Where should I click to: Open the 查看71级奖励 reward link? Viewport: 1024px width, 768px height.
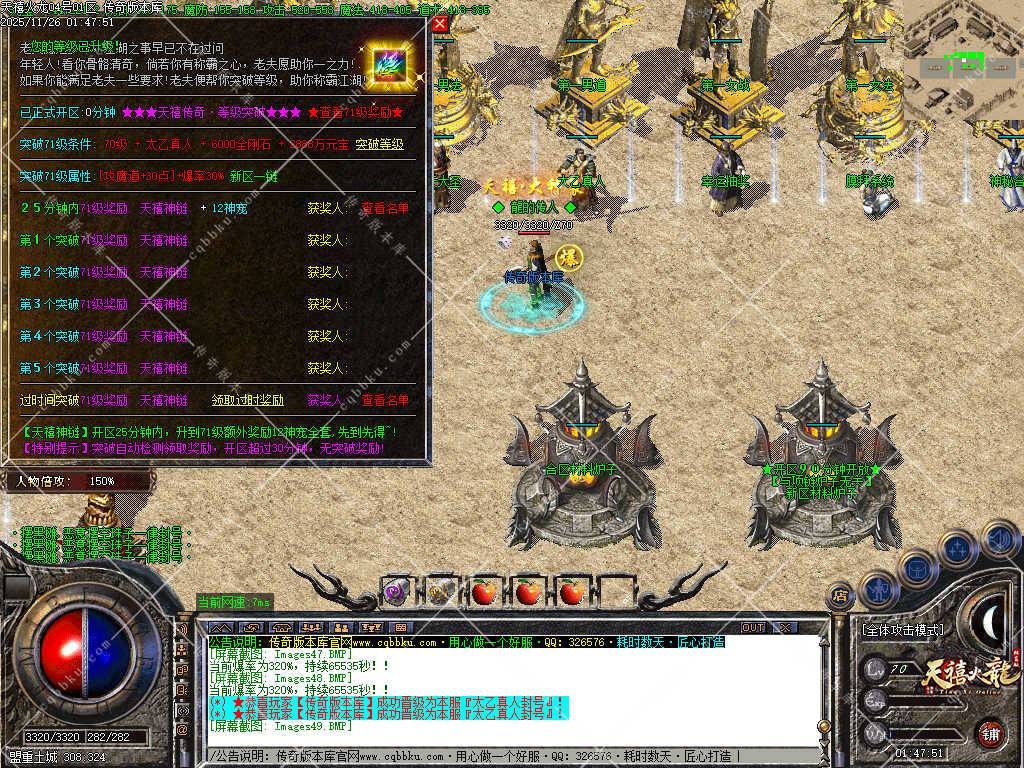[x=356, y=112]
